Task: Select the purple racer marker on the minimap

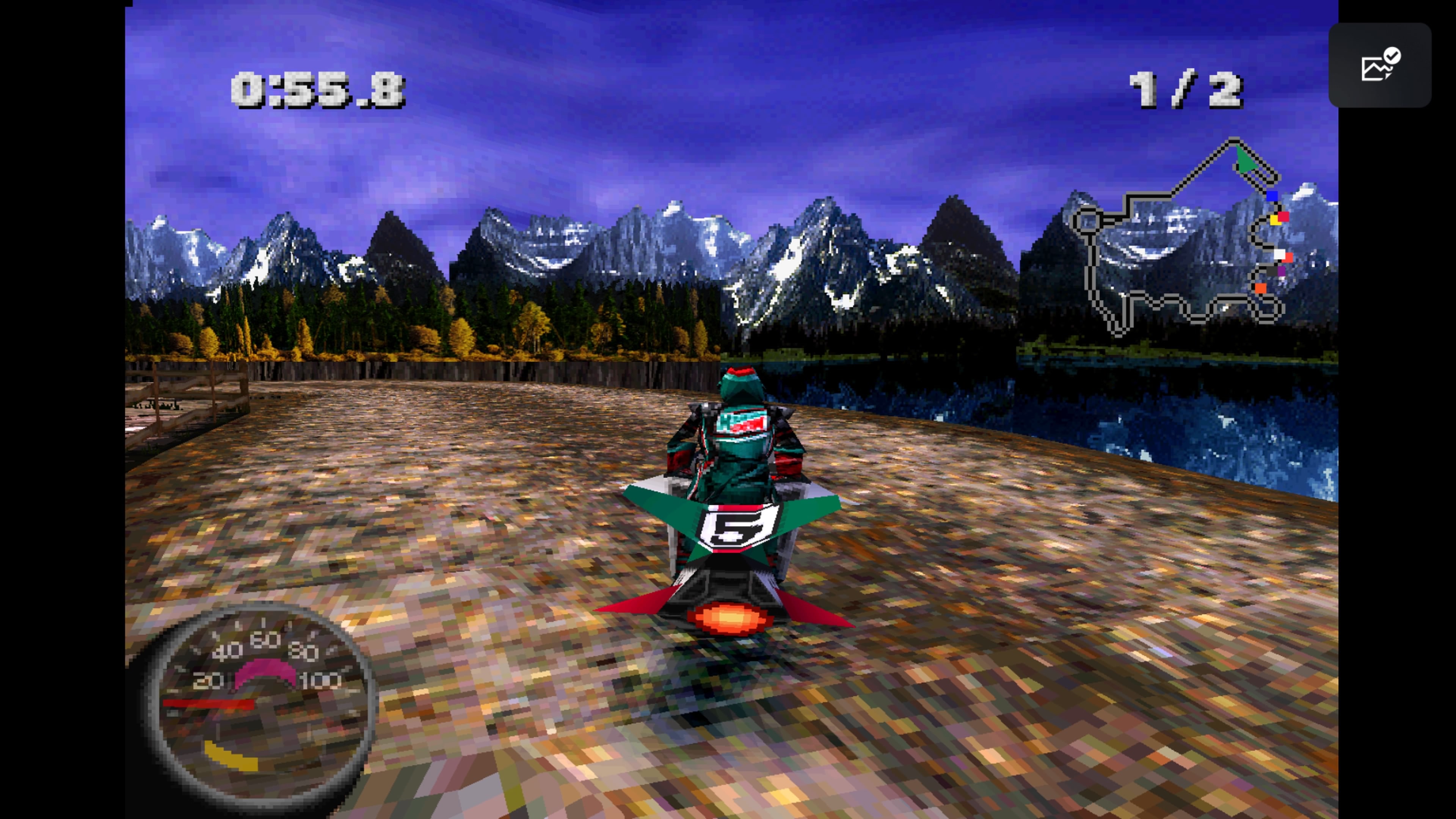Action: pyautogui.click(x=1281, y=271)
